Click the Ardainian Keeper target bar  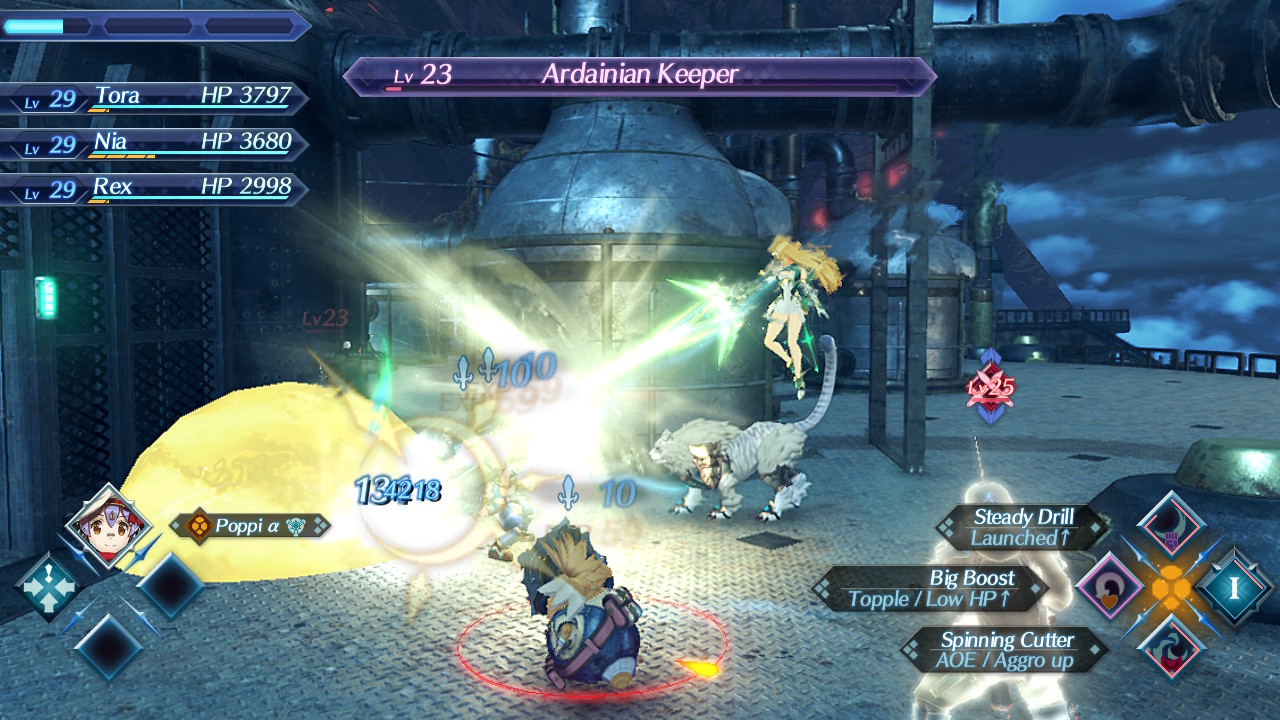pos(640,76)
